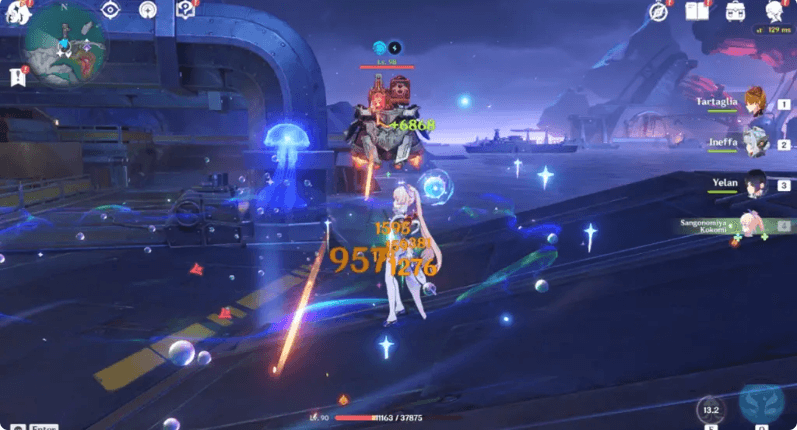Switch to Yelan in the party list
The height and width of the screenshot is (430, 797).
[755, 184]
